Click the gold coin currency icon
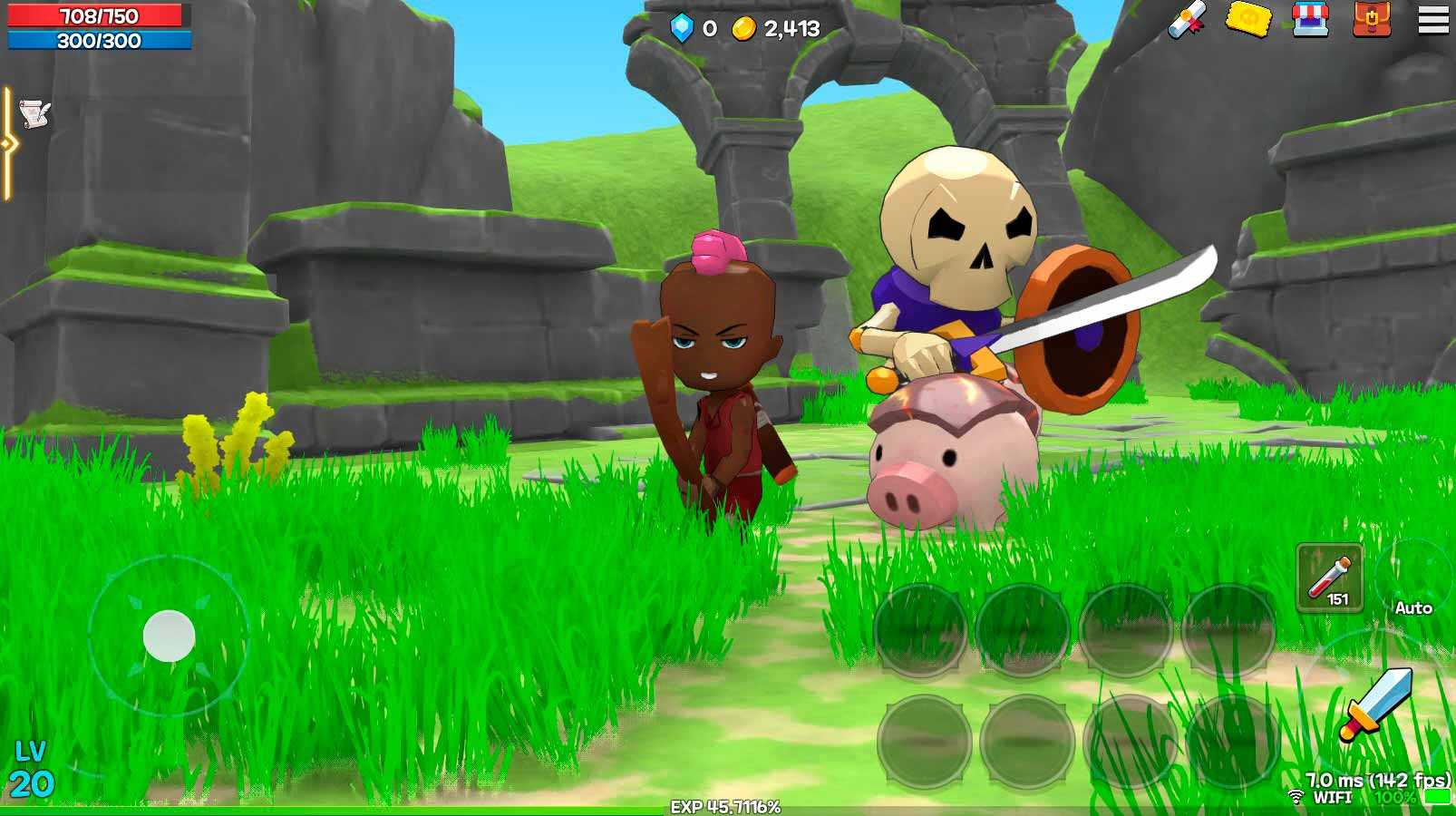1456x816 pixels. pyautogui.click(x=743, y=29)
